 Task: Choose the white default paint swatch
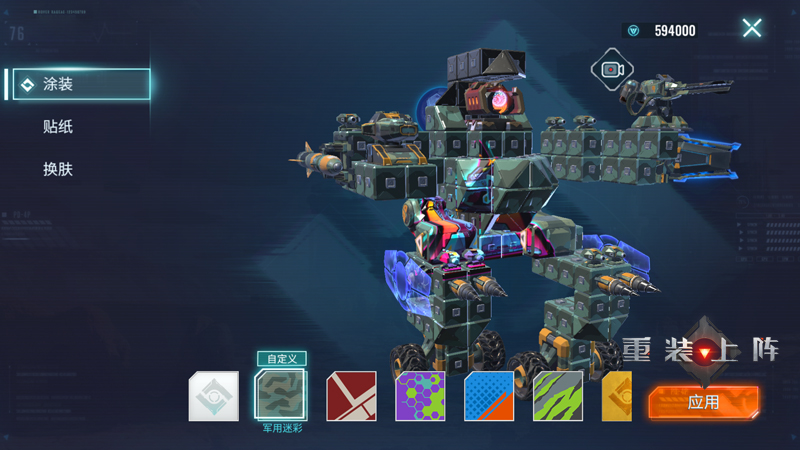214,396
